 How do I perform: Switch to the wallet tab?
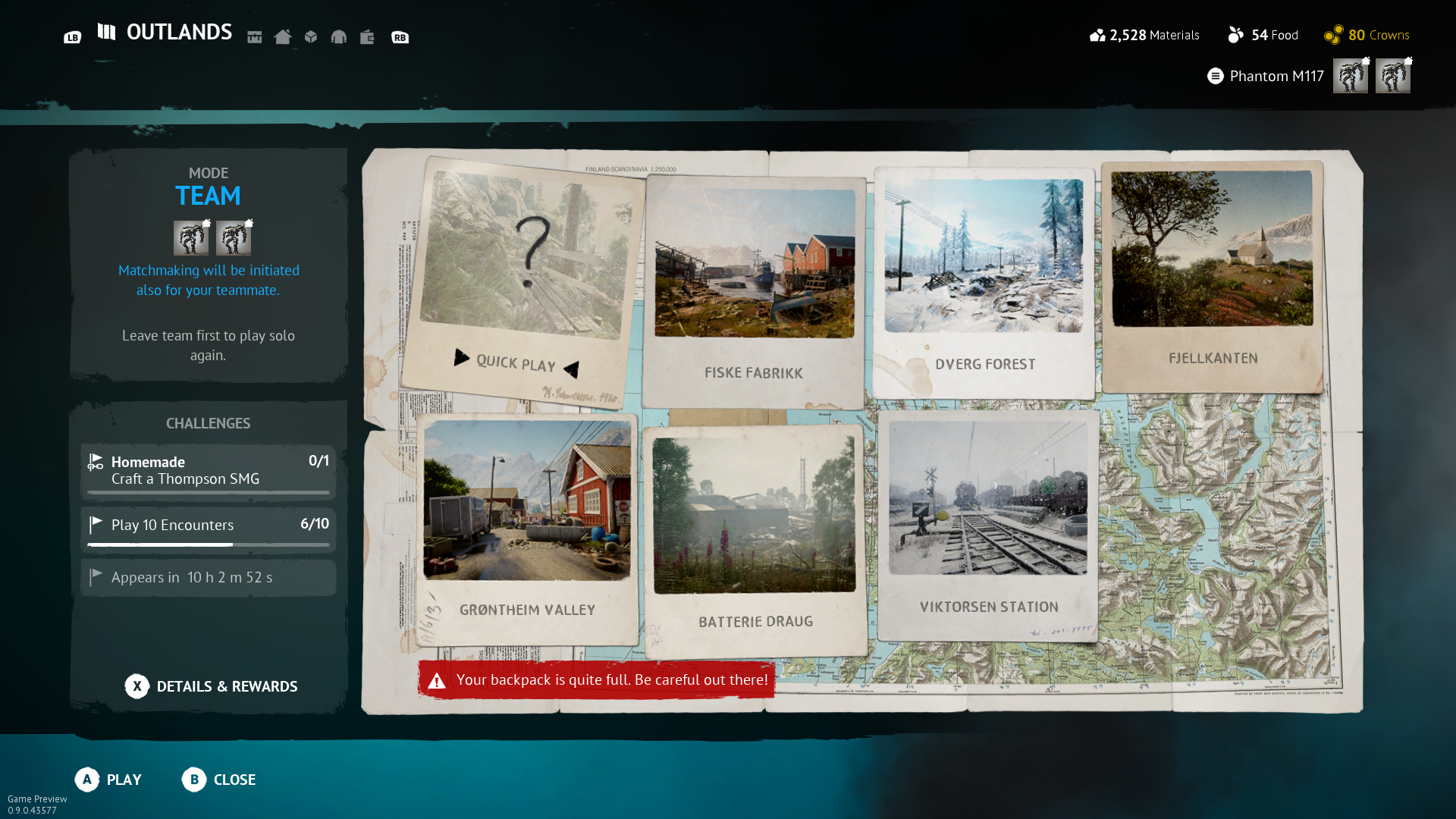pyautogui.click(x=367, y=37)
